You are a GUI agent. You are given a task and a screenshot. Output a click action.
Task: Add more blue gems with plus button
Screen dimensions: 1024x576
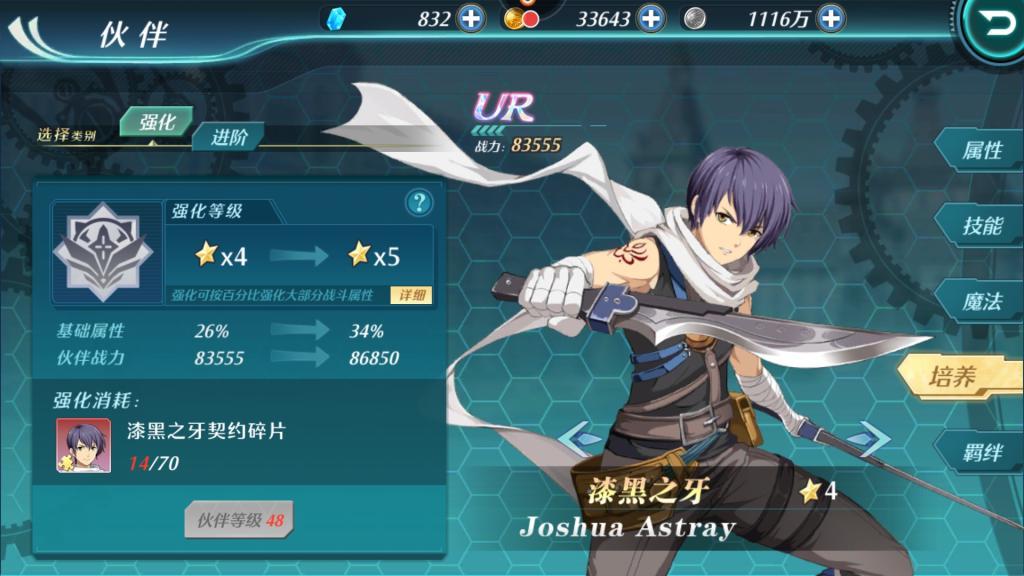(470, 18)
